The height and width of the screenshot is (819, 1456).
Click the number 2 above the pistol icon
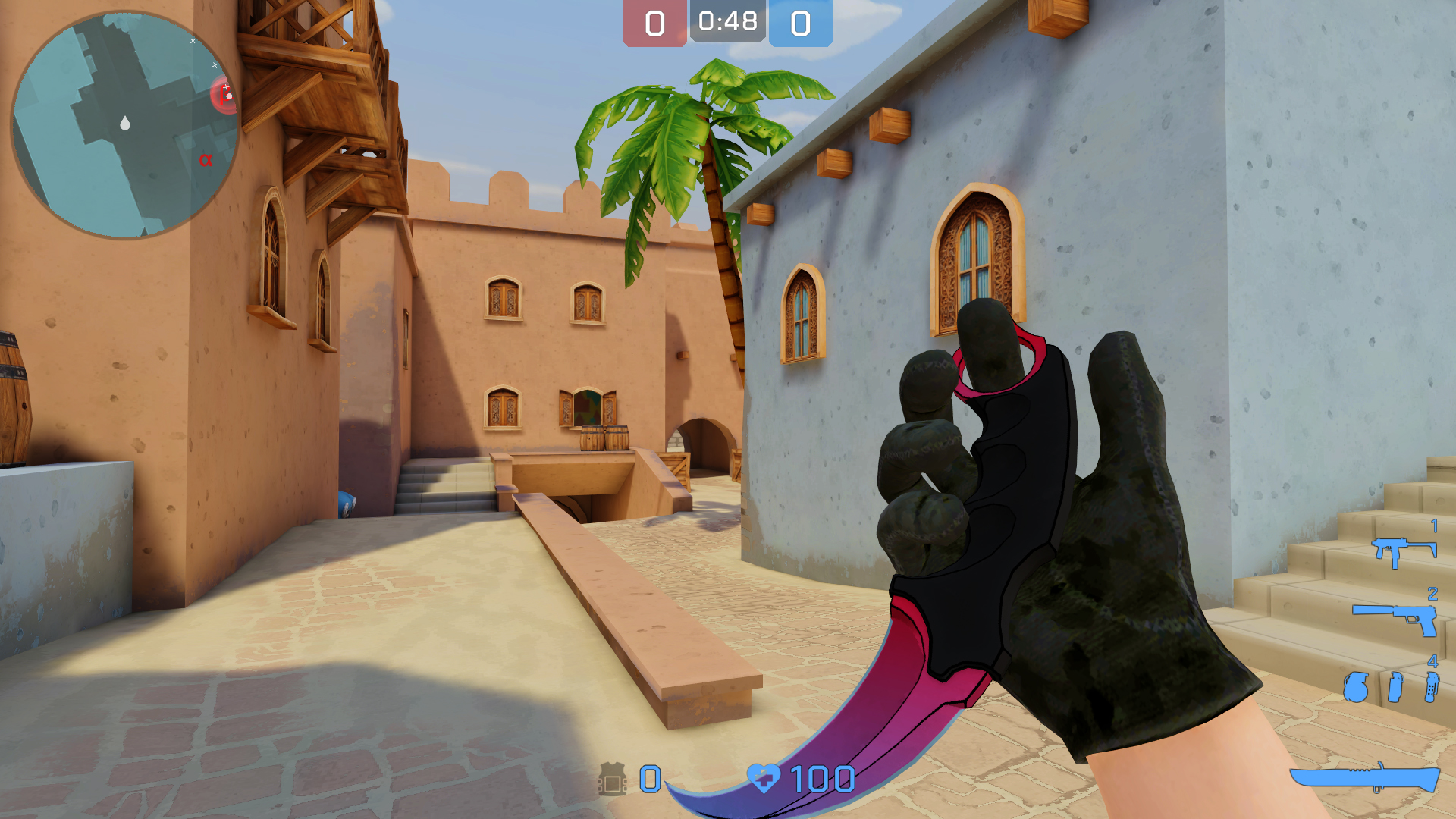tap(1433, 593)
